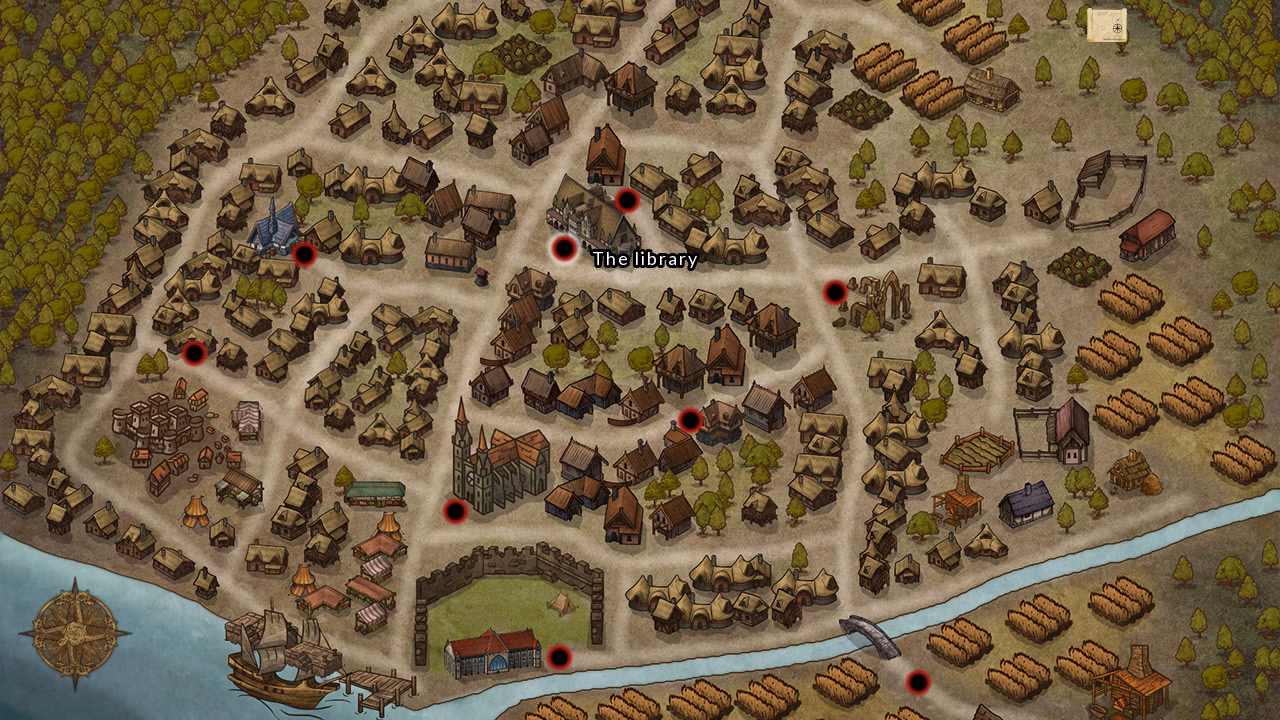Screen dimensions: 1280x720
Task: Click the selected marker labeled The library
Action: pyautogui.click(x=563, y=248)
